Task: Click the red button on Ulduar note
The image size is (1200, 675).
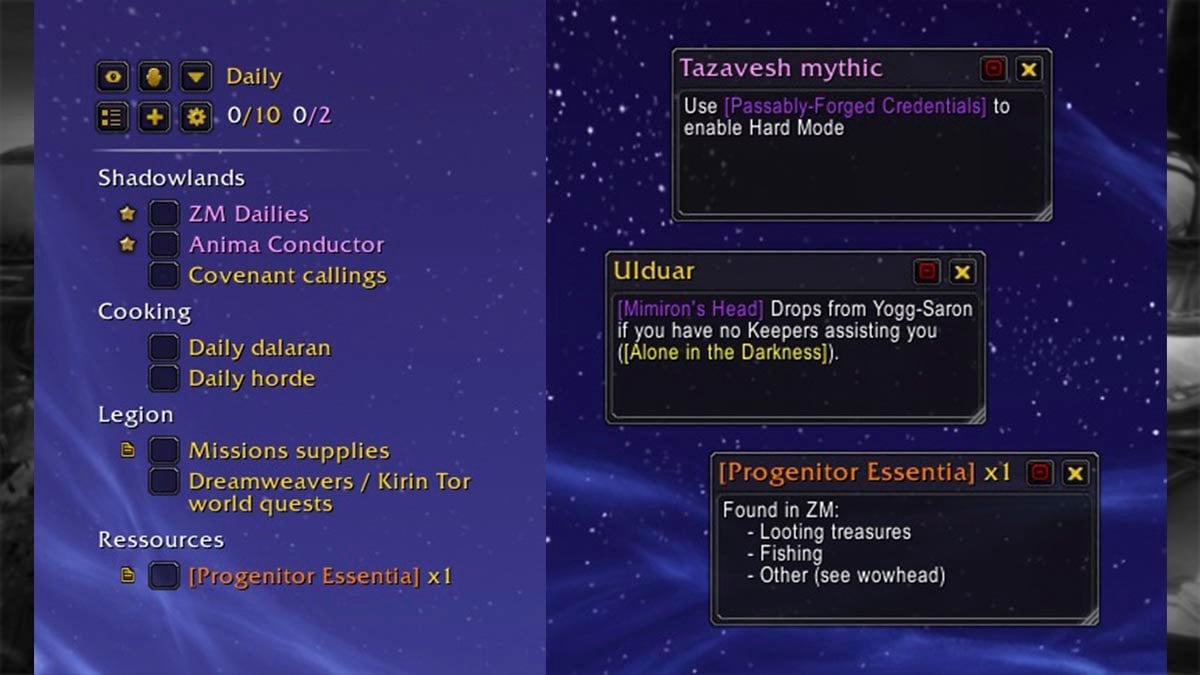Action: point(927,272)
